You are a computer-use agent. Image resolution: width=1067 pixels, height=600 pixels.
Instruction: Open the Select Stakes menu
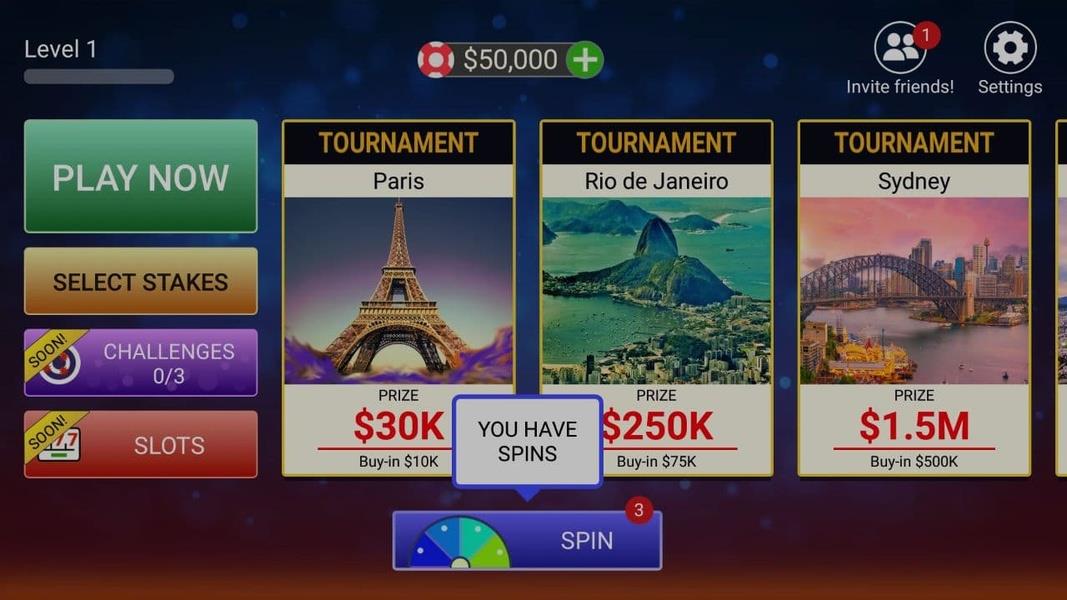click(x=140, y=282)
